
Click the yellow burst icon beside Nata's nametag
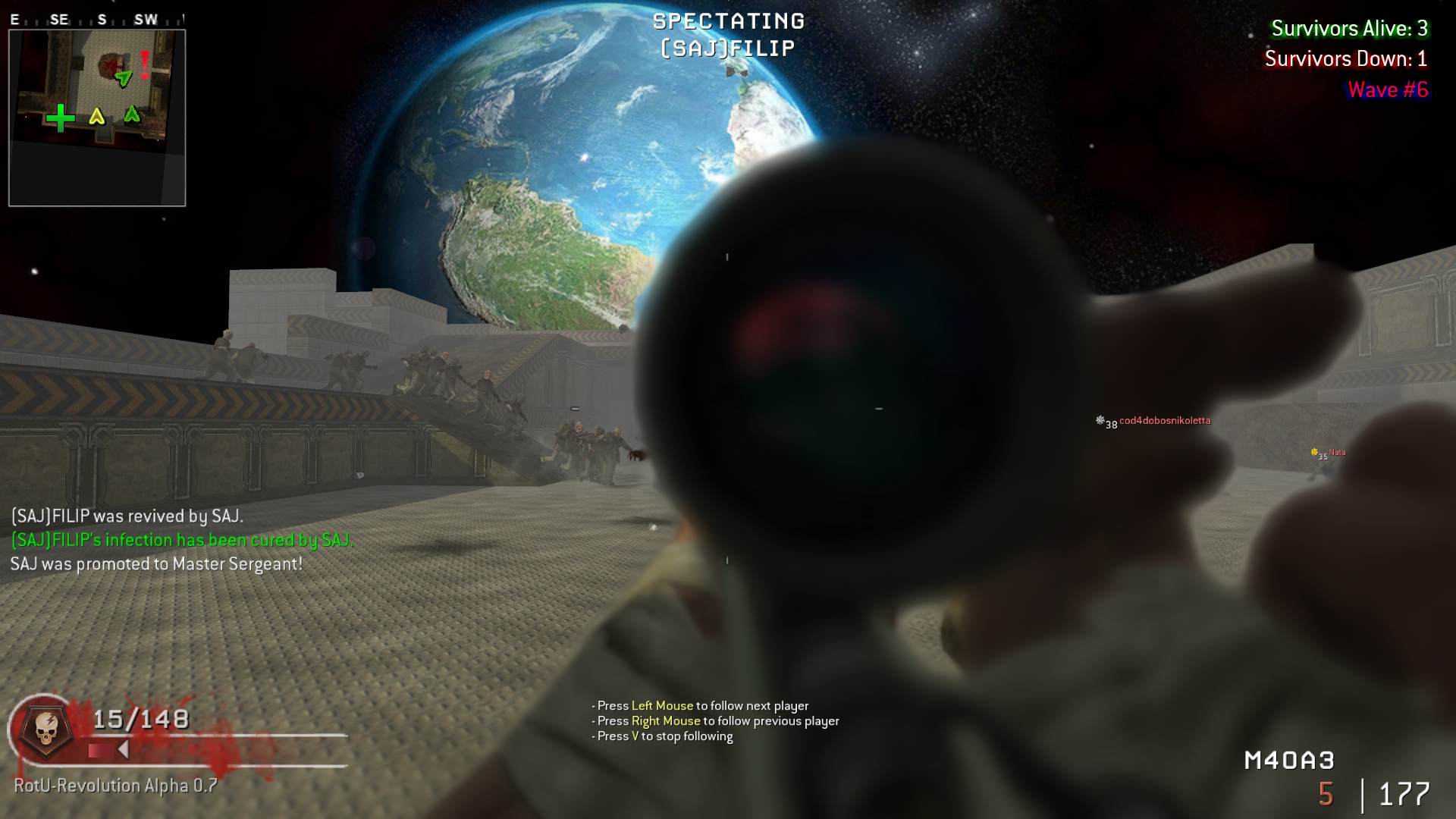[1314, 450]
